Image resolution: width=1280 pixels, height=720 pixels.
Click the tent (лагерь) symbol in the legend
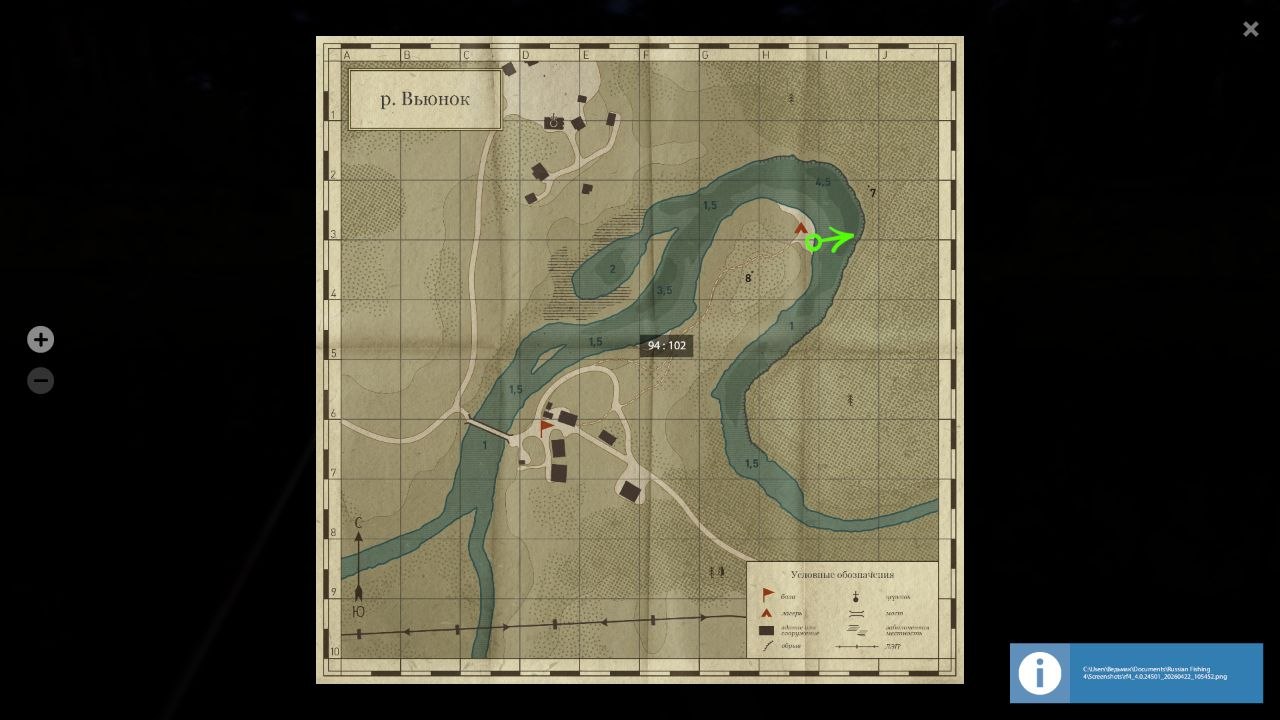pyautogui.click(x=768, y=612)
